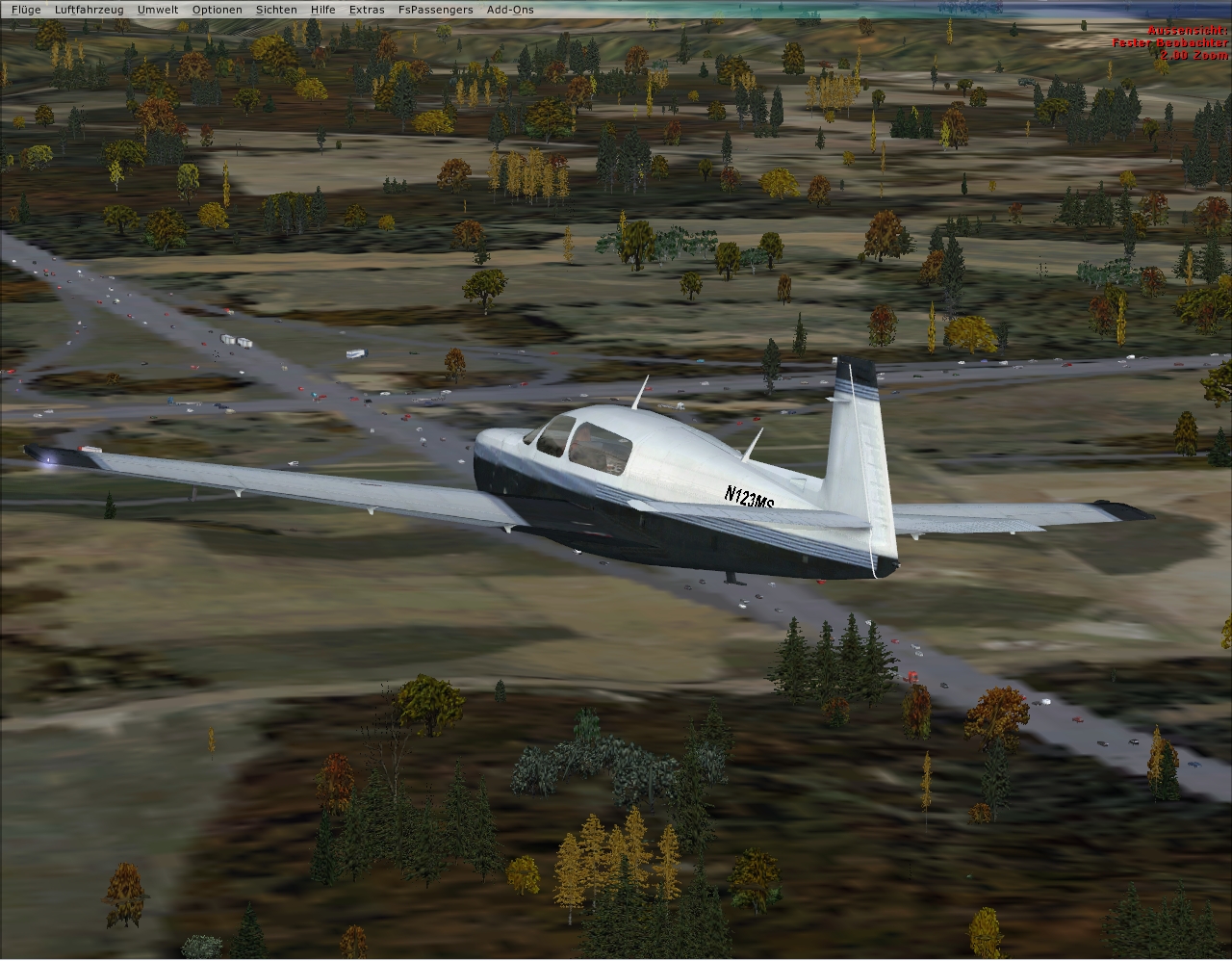Click the Umwelt menu
The height and width of the screenshot is (961, 1232).
pos(157,10)
